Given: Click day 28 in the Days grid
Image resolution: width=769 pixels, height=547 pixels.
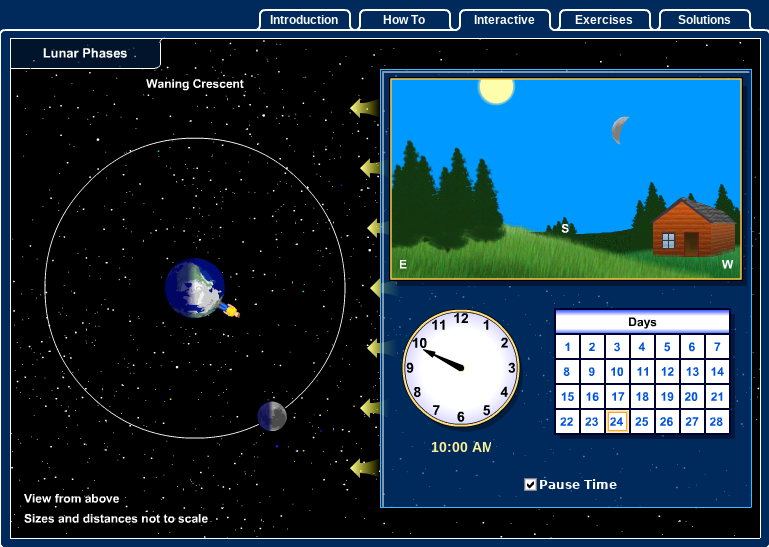Looking at the screenshot, I should point(717,422).
